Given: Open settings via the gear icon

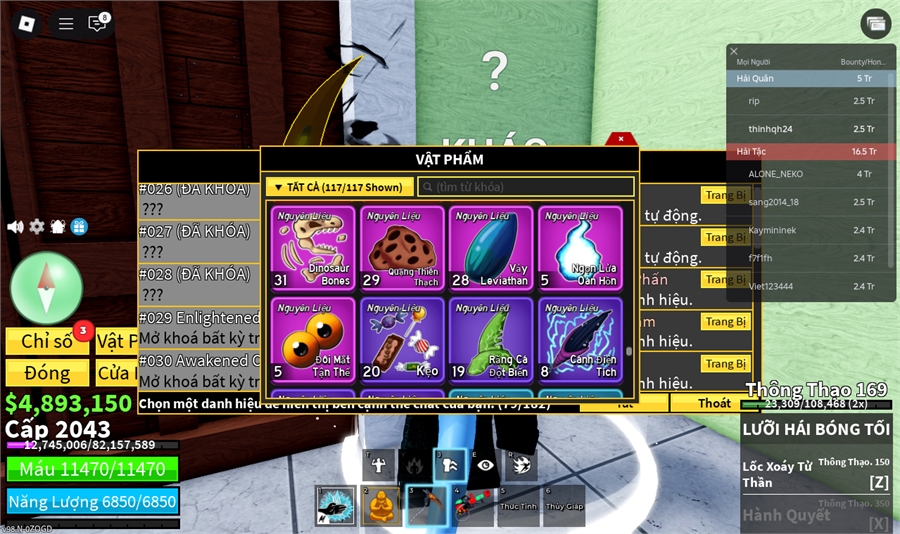Looking at the screenshot, I should click(x=37, y=227).
